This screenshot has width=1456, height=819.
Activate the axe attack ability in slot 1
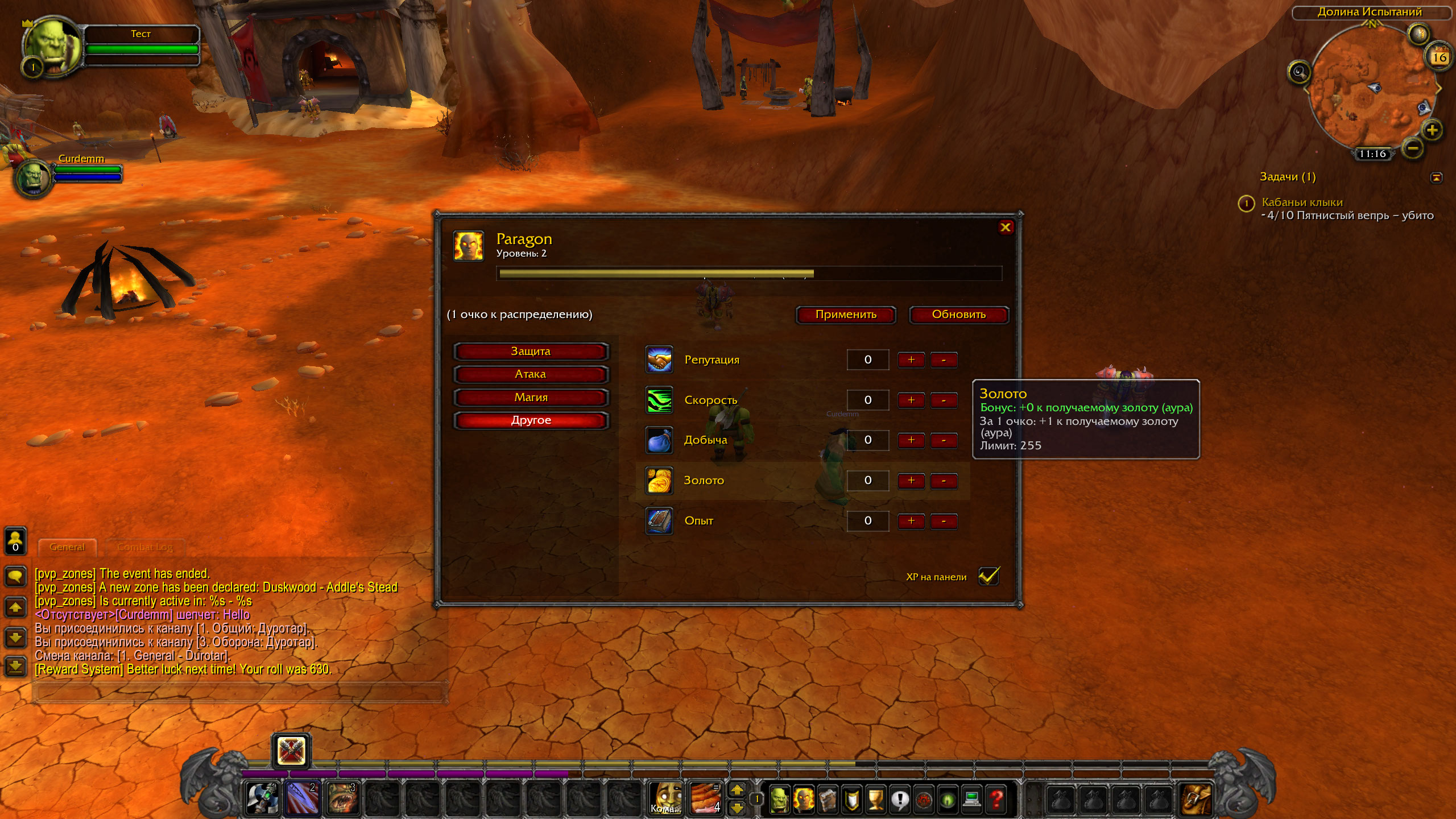262,798
